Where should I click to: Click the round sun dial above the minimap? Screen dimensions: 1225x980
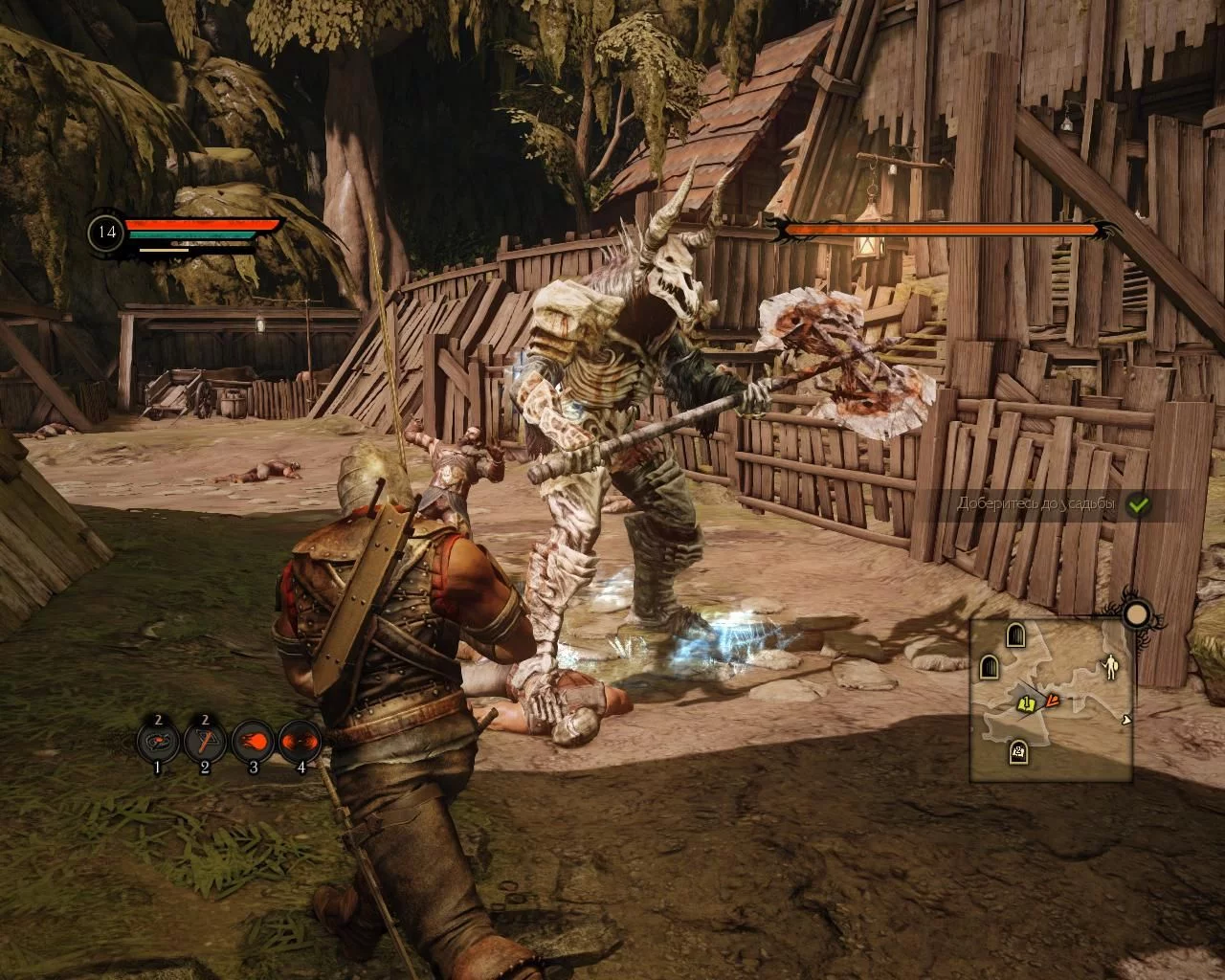(x=1137, y=613)
